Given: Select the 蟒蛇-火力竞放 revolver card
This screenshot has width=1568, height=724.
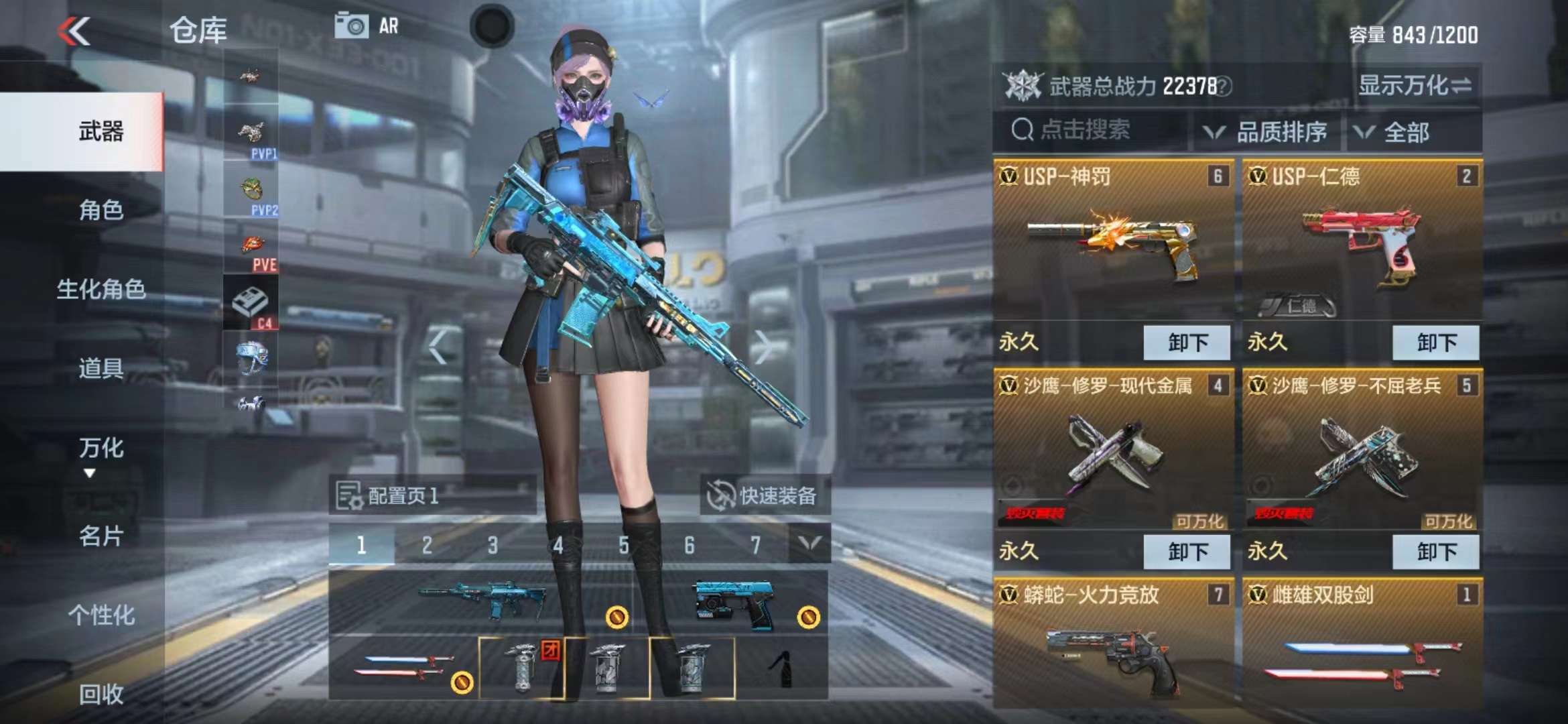Looking at the screenshot, I should tap(1113, 644).
